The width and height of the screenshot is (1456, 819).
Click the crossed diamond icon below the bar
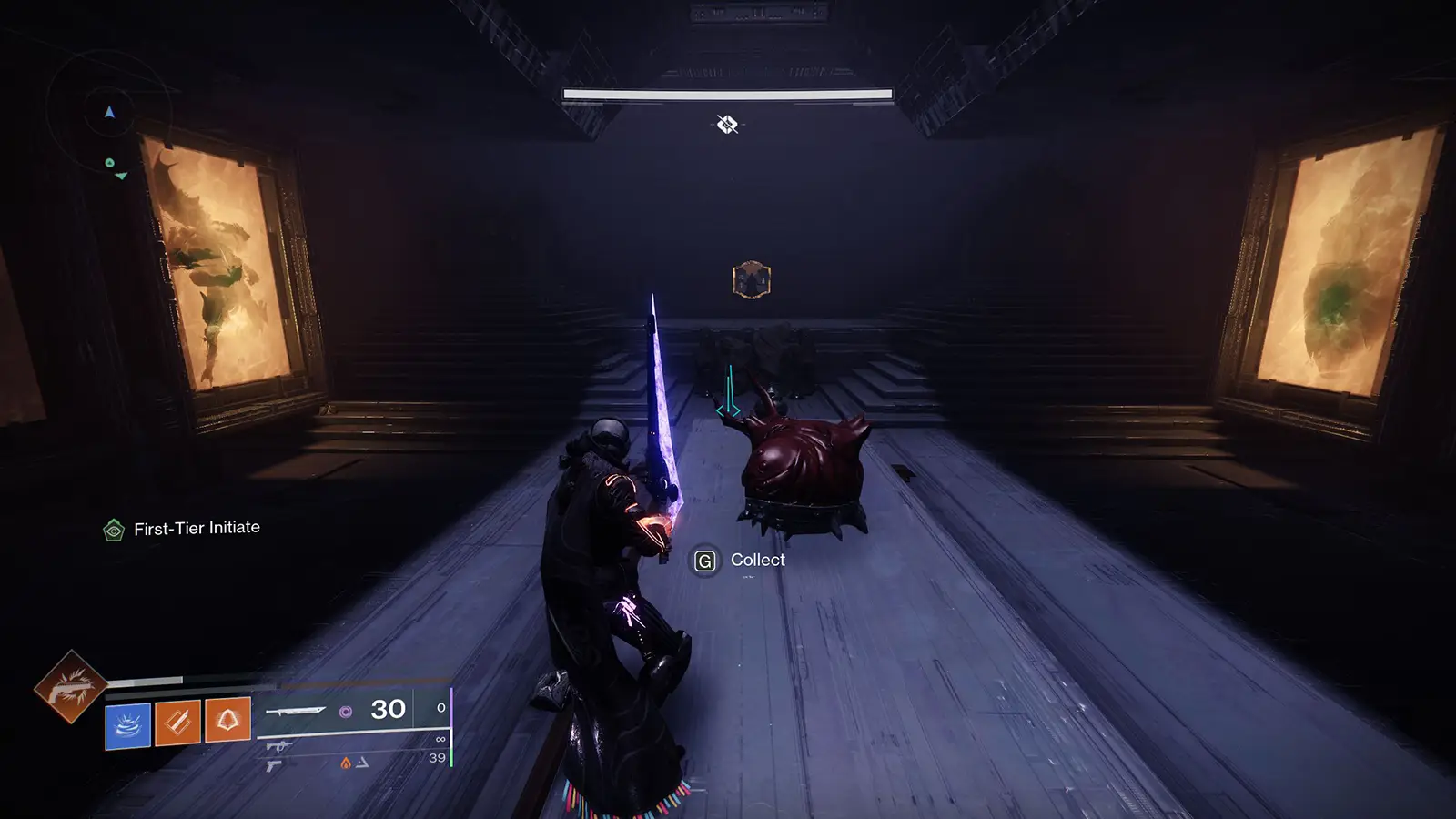pos(726,125)
